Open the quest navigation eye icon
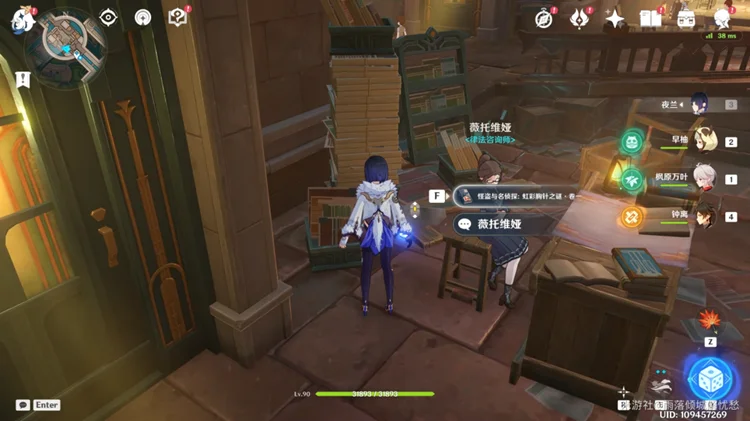750x421 pixels. point(109,17)
